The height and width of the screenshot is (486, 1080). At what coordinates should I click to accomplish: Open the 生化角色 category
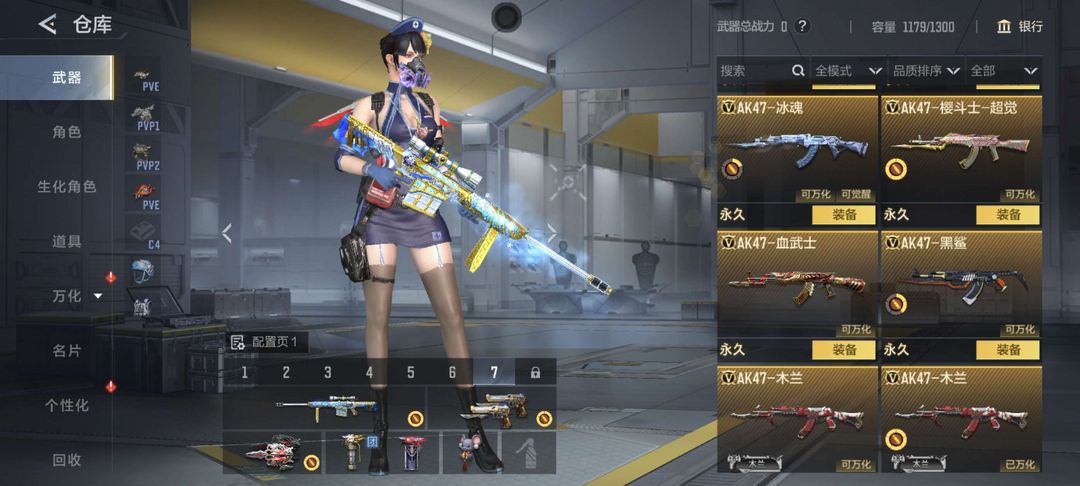pos(66,186)
